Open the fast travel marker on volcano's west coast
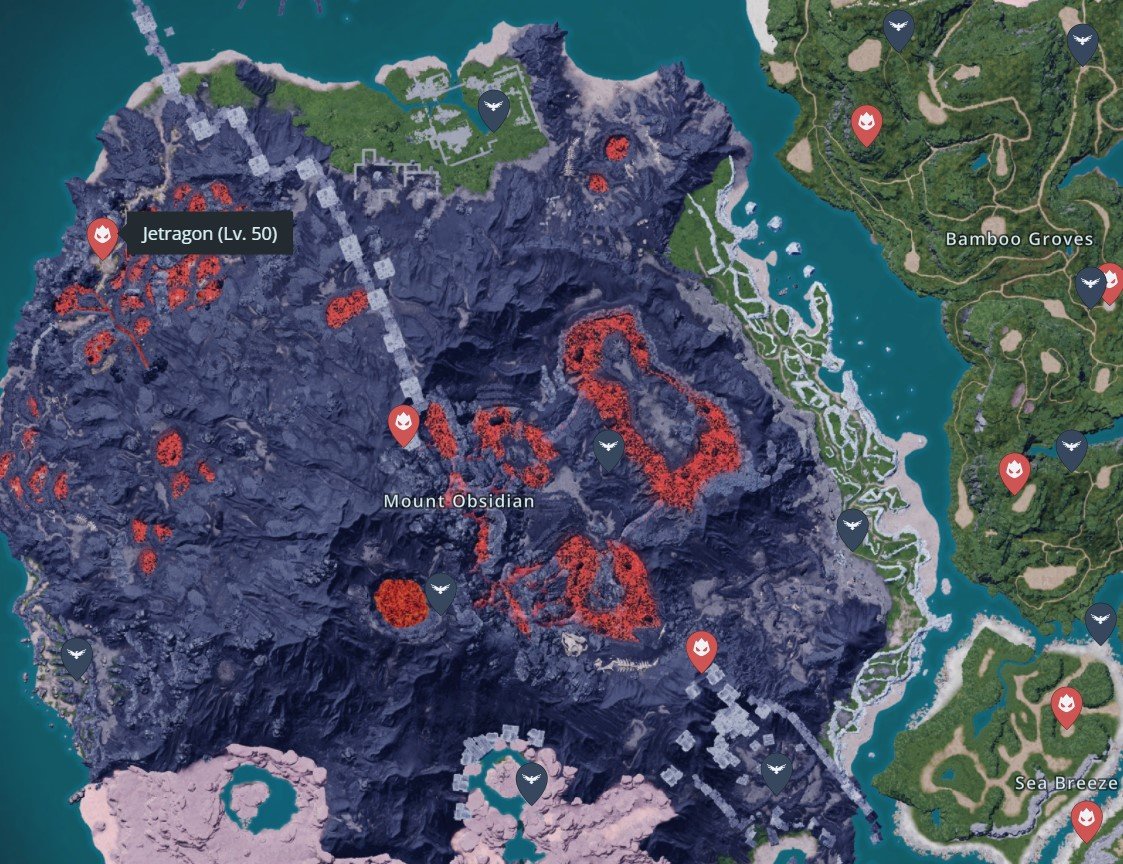The image size is (1123, 864). [77, 657]
